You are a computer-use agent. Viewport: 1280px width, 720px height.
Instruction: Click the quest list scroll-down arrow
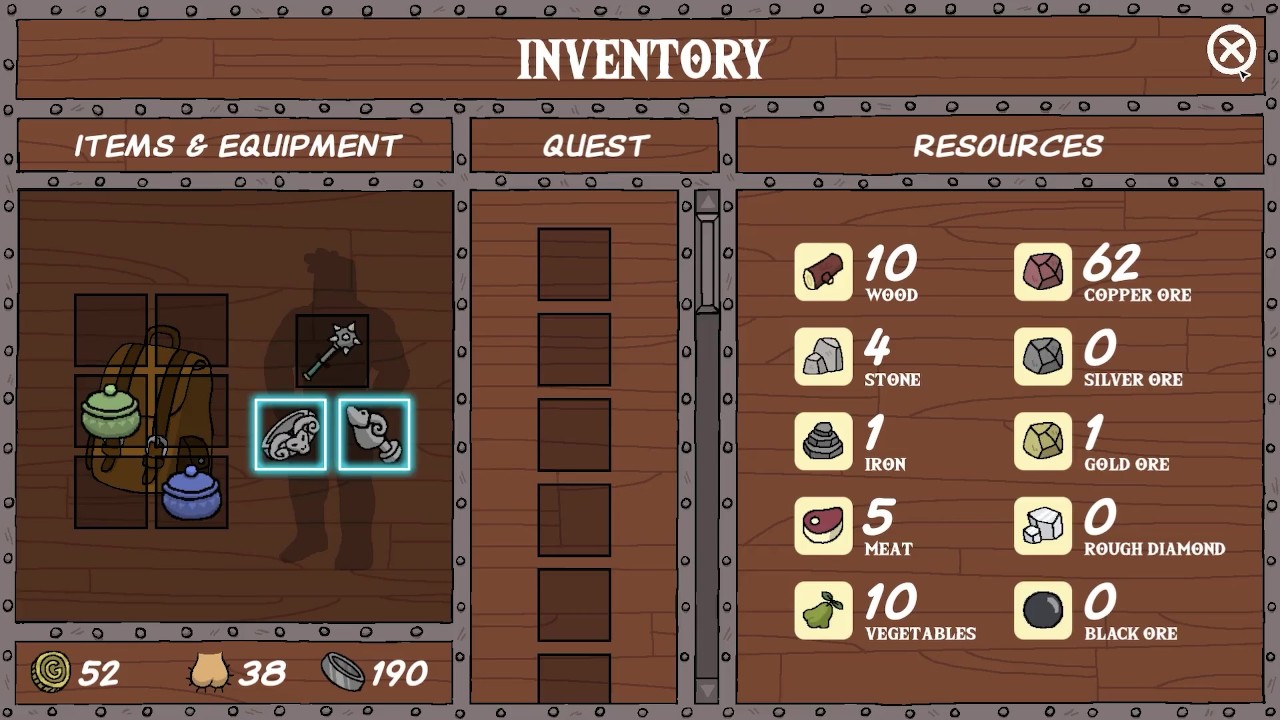[707, 689]
